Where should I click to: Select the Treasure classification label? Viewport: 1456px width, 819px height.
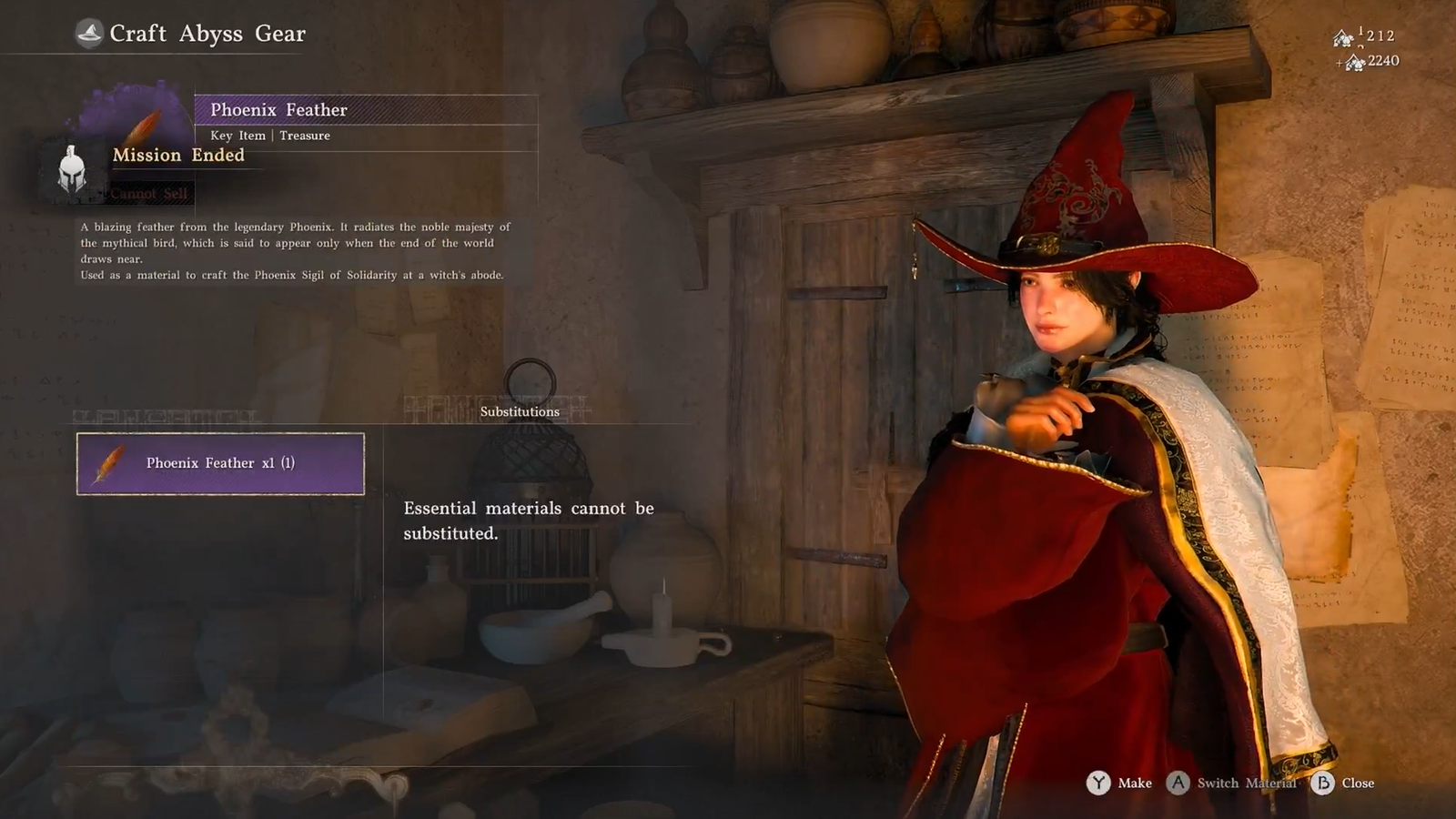coord(305,135)
